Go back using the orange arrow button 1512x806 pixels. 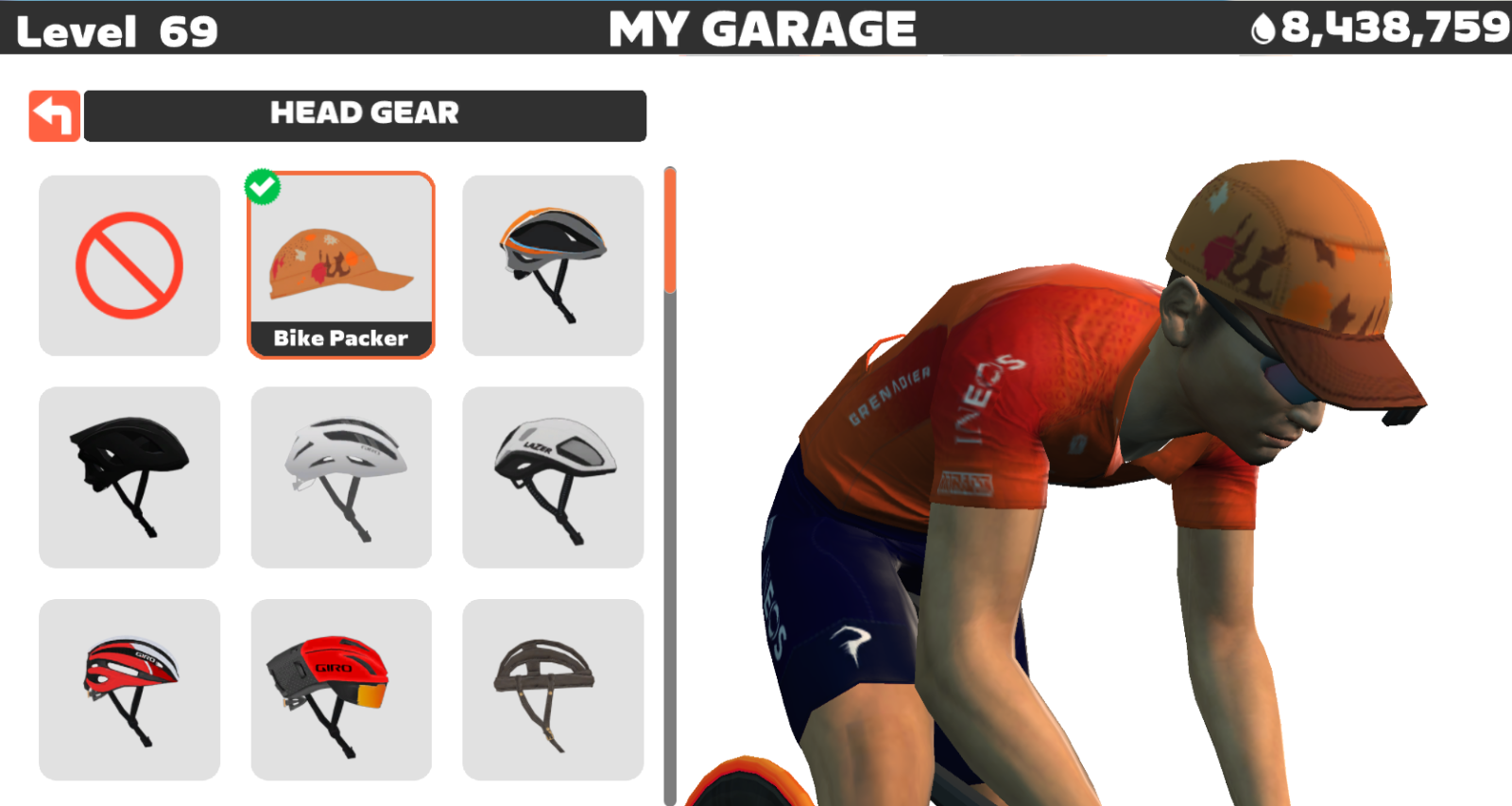(54, 116)
